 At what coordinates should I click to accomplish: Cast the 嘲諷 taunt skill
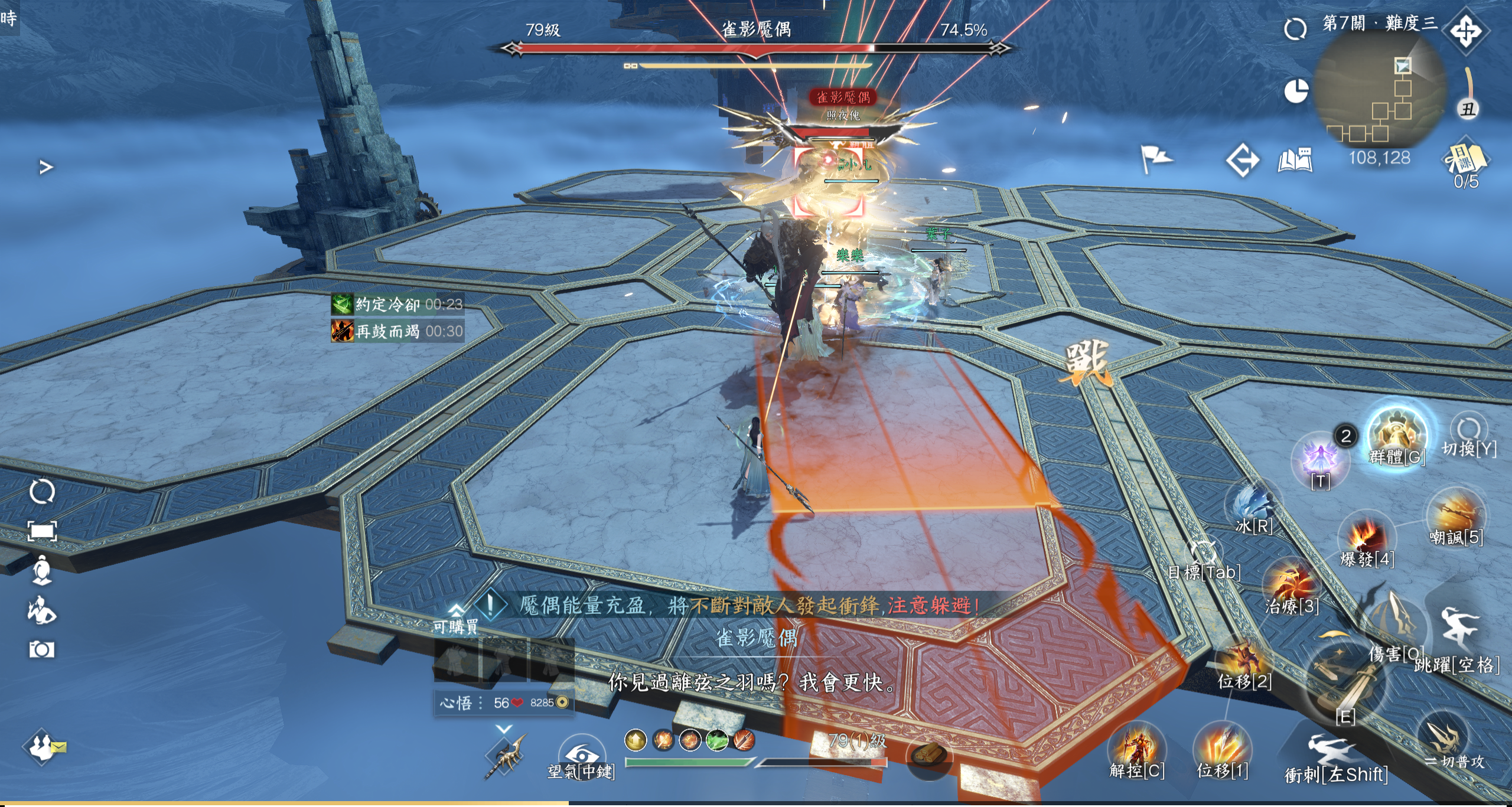click(x=1455, y=515)
